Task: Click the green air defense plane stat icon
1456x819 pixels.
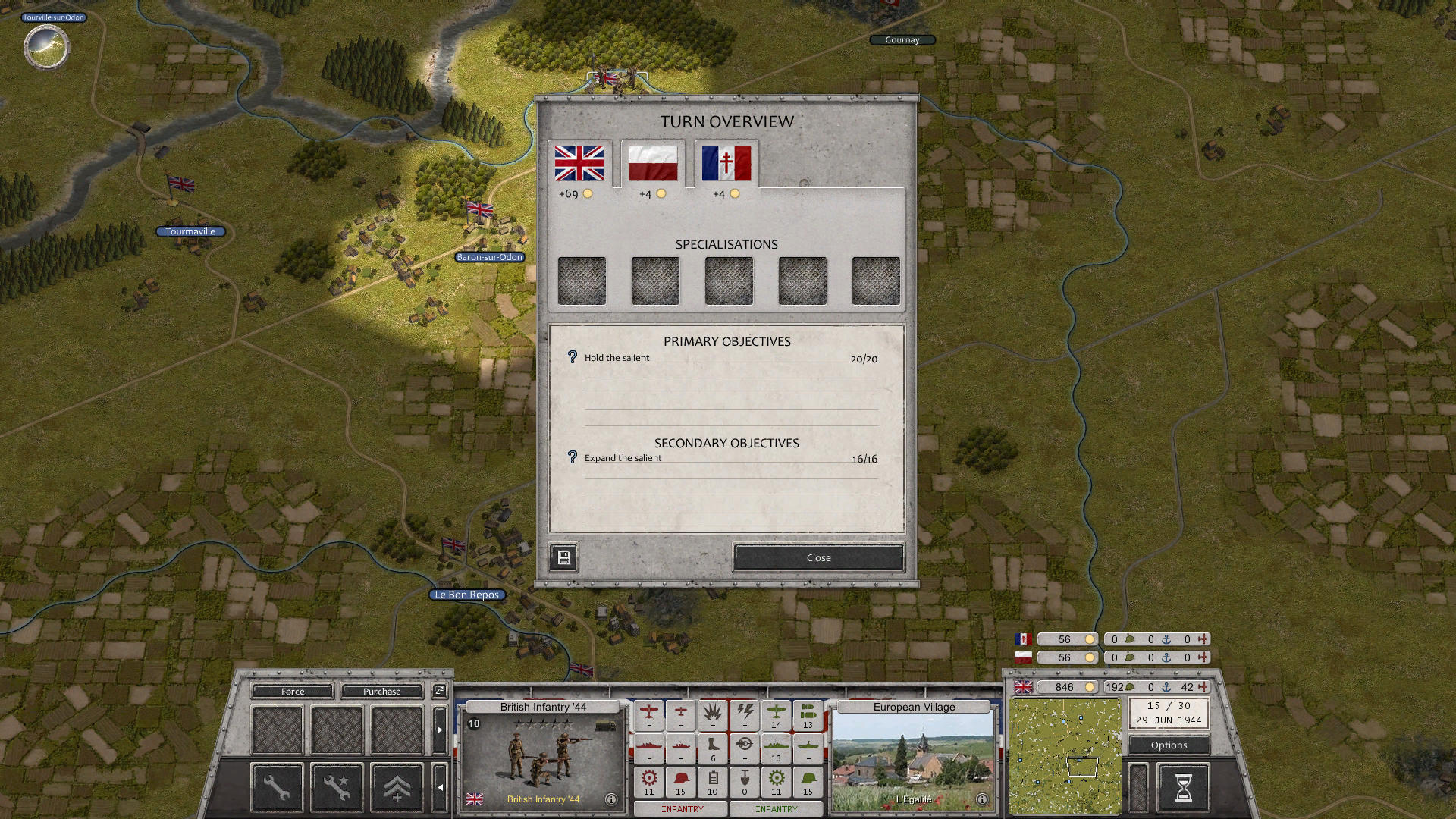Action: [777, 714]
